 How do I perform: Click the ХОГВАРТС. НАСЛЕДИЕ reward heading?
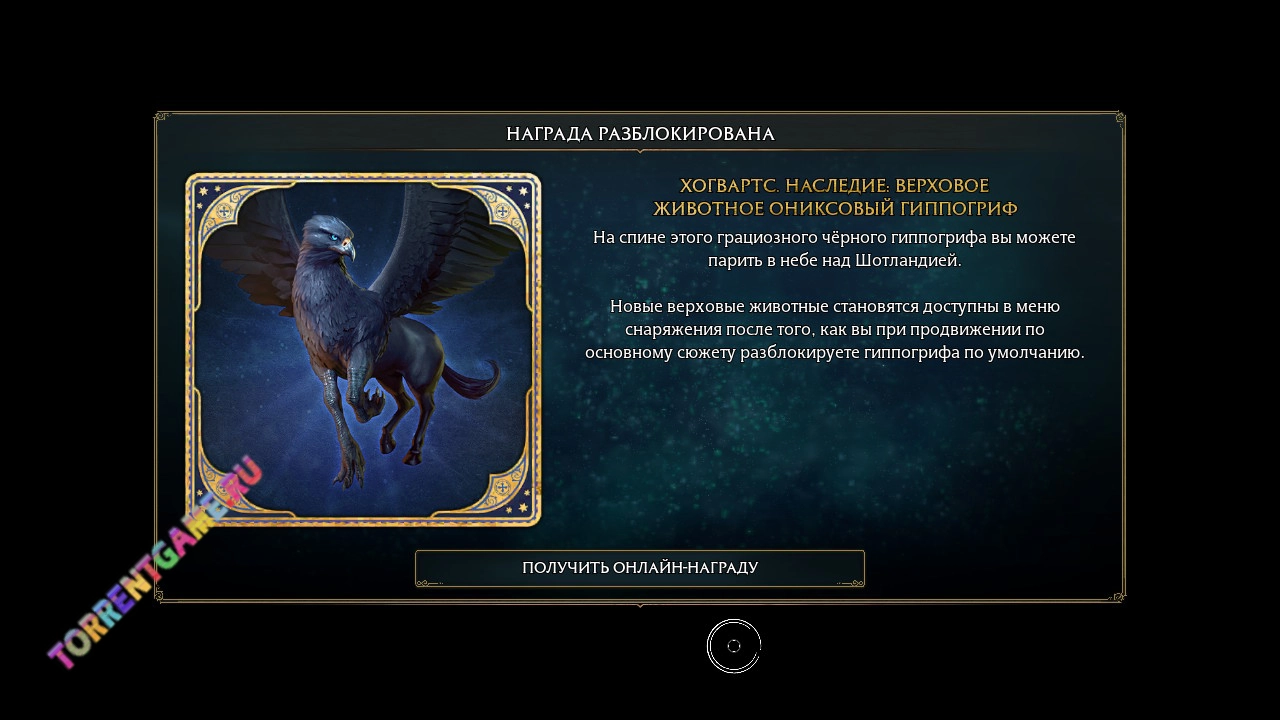[835, 196]
